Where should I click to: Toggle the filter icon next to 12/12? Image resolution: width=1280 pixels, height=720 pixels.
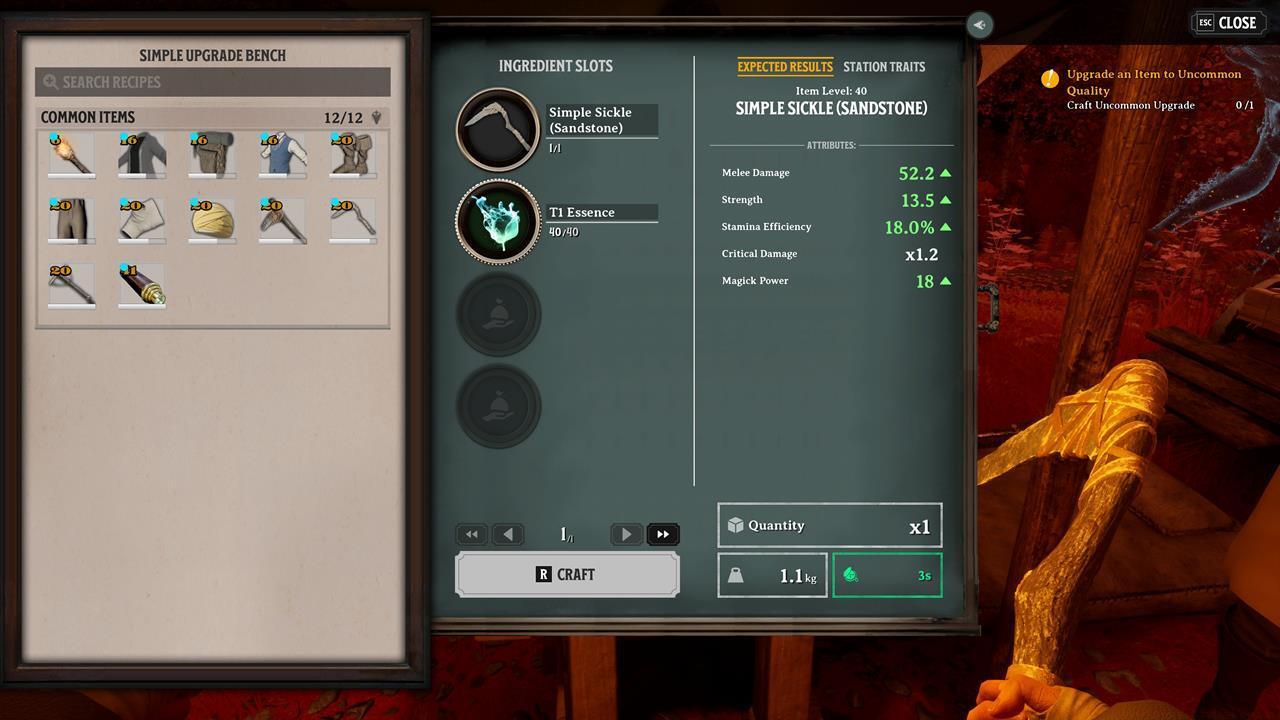tap(375, 117)
